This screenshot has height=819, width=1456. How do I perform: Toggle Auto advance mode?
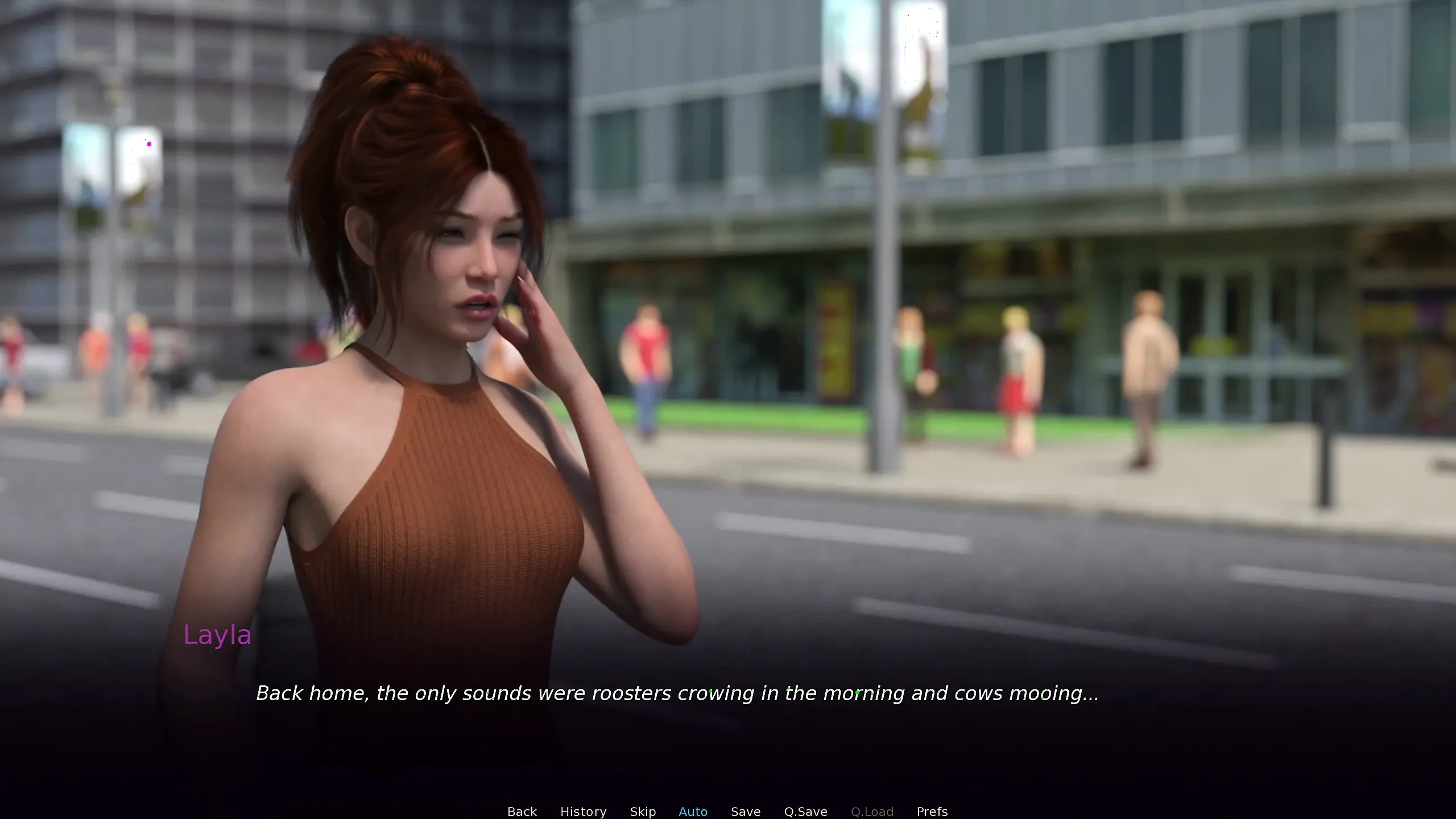tap(693, 811)
